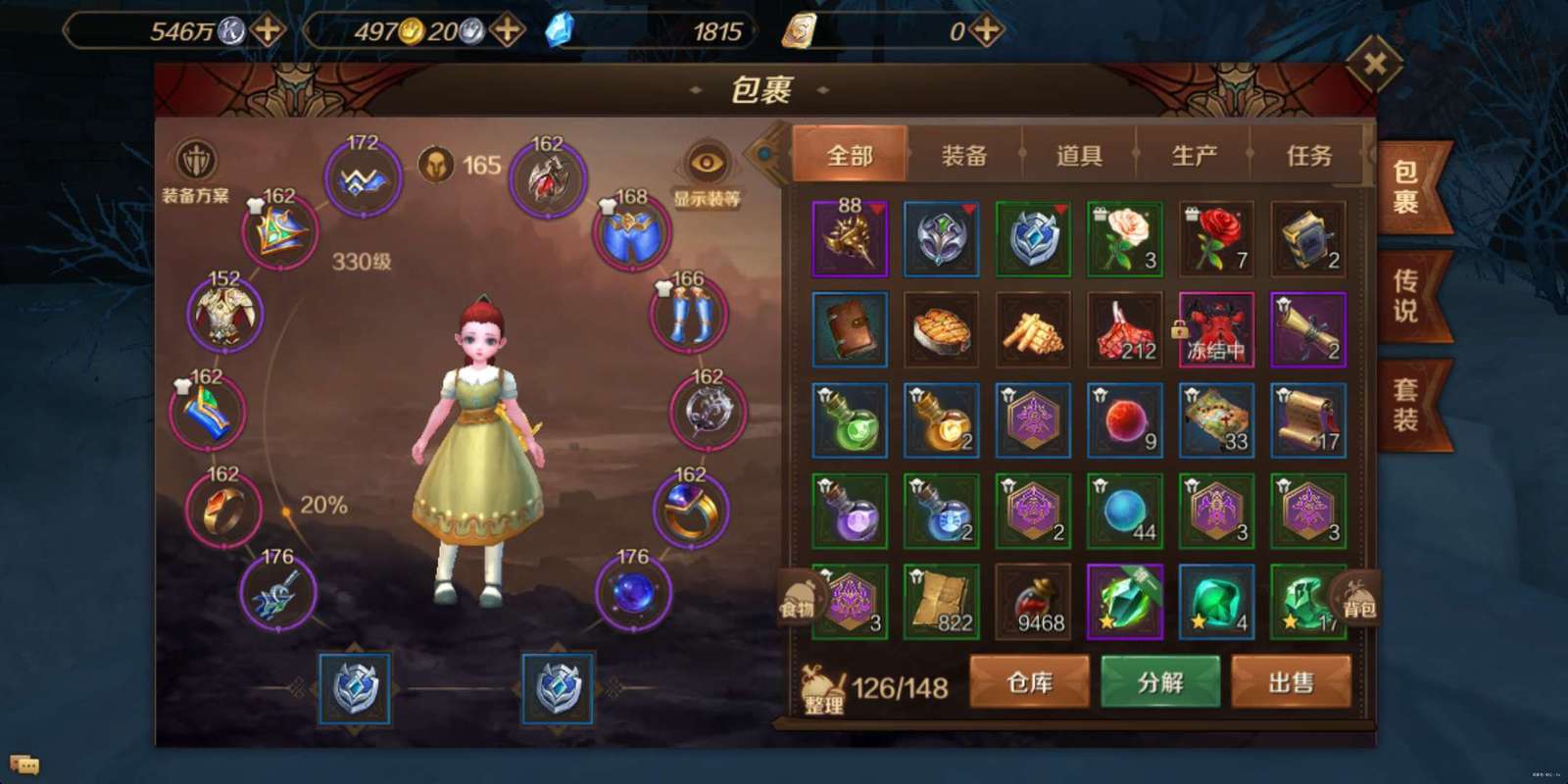Open the 传说 legend side tab
The height and width of the screenshot is (784, 1568).
[x=1405, y=297]
